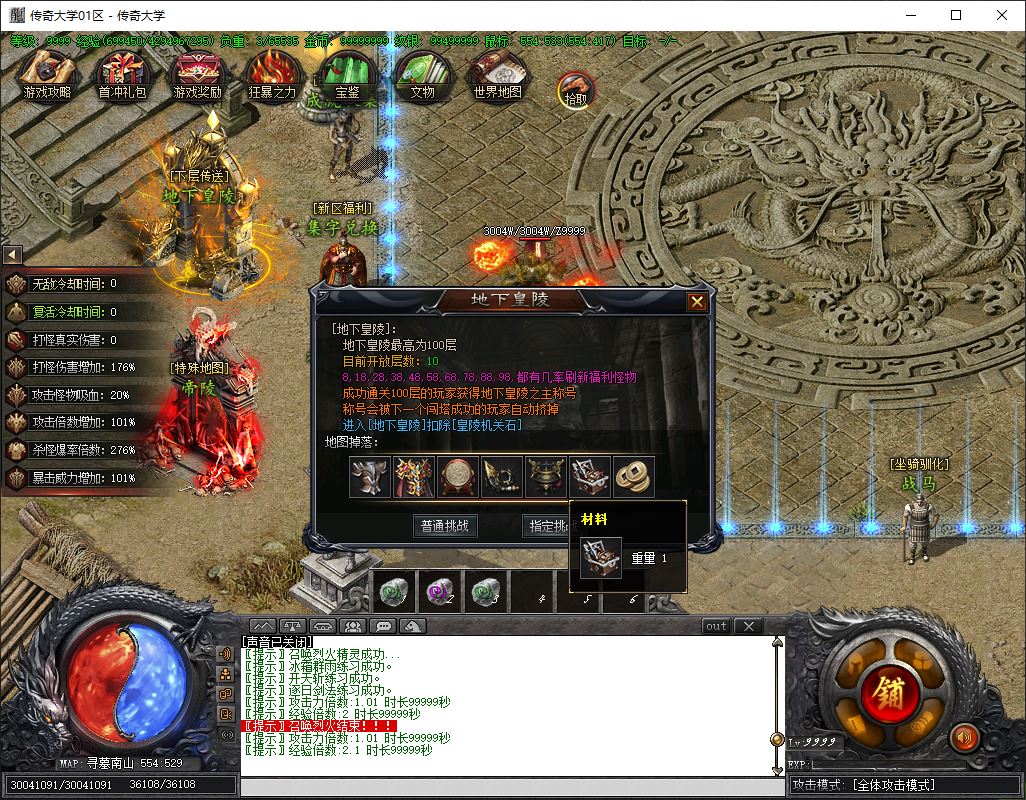This screenshot has height=800, width=1026.
Task: Close the 地下皇陵 dialog window
Action: (697, 301)
